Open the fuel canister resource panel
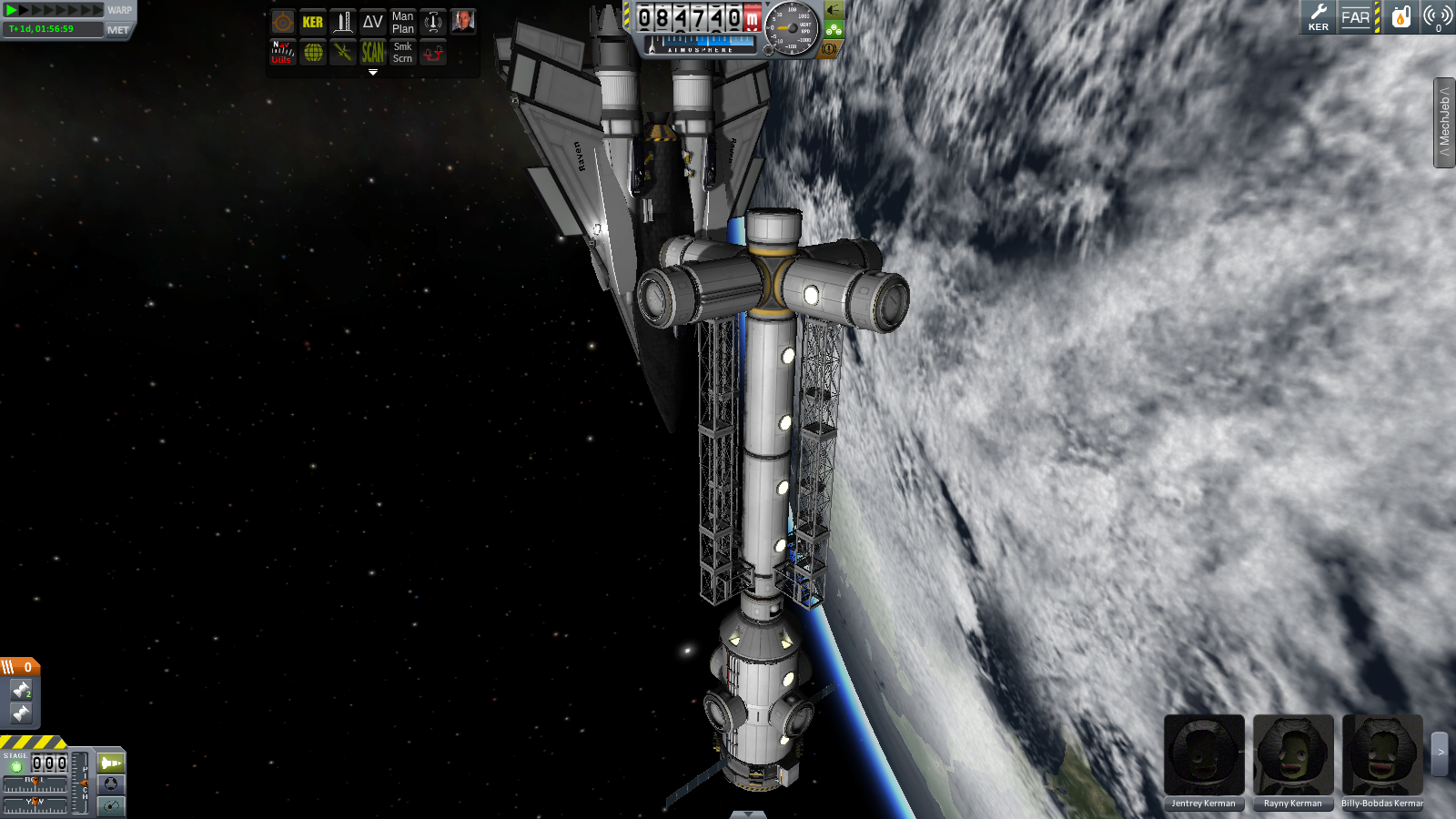 [1400, 17]
